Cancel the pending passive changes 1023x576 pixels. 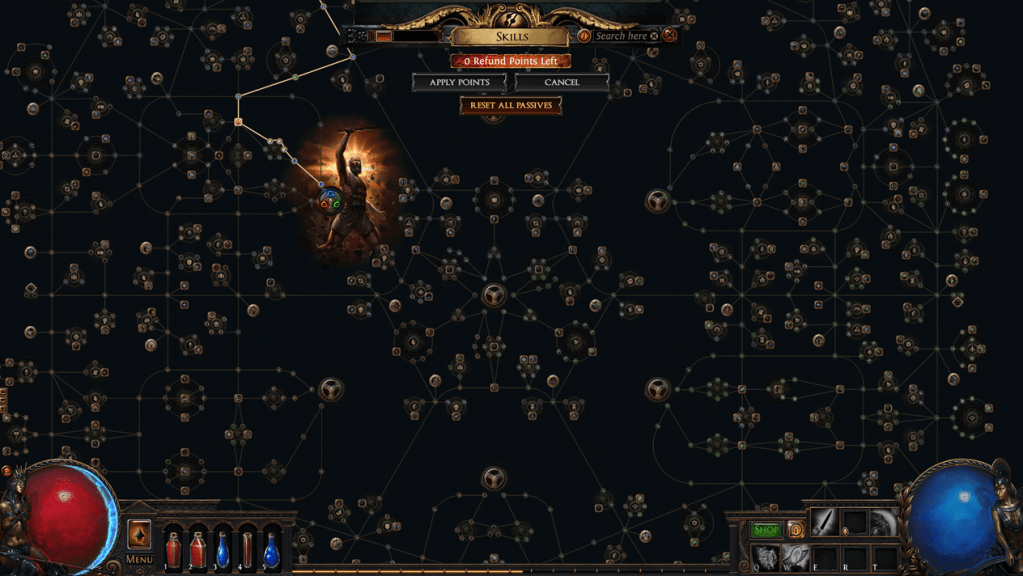coord(561,82)
